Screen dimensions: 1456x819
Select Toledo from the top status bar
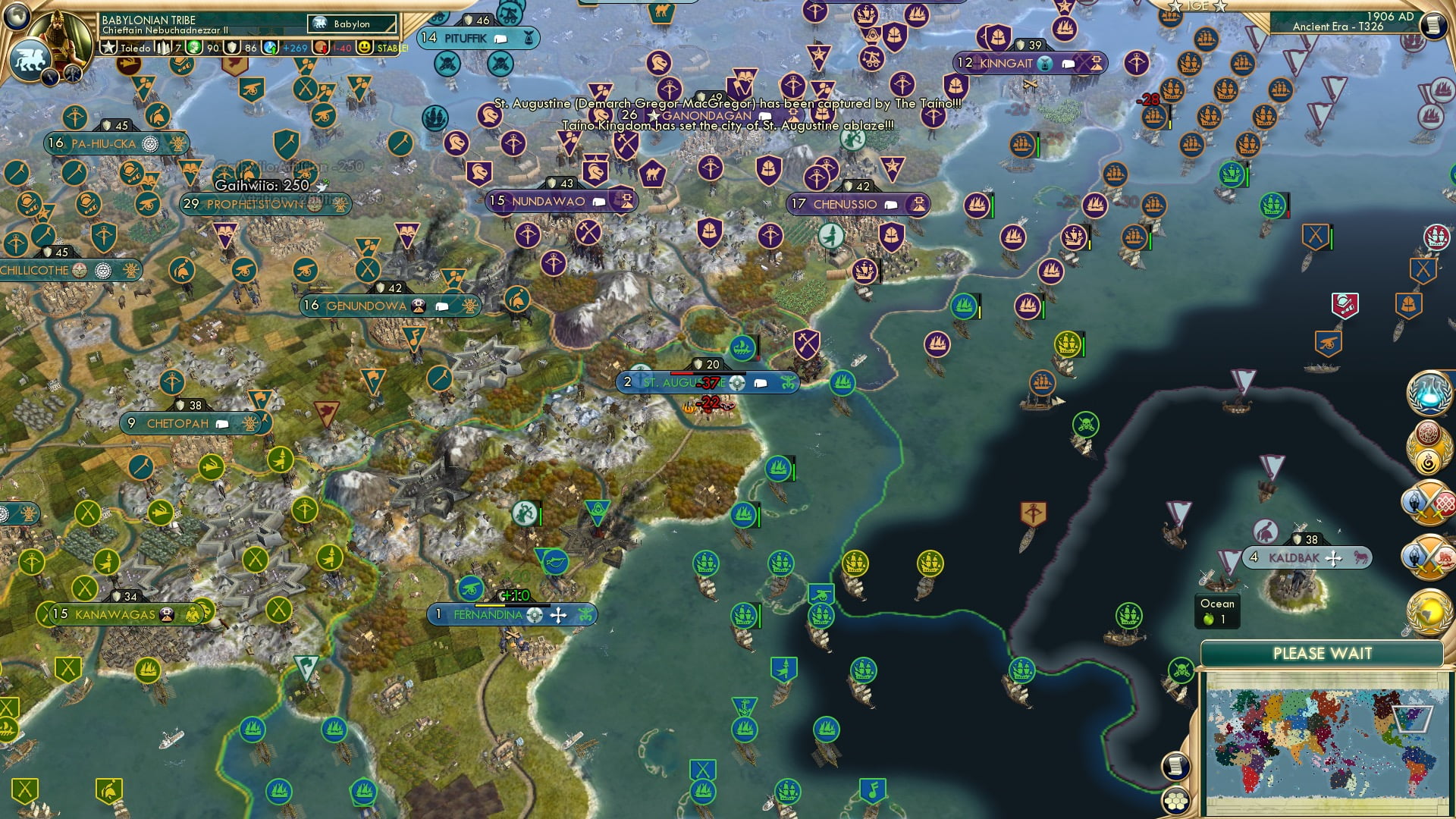135,47
